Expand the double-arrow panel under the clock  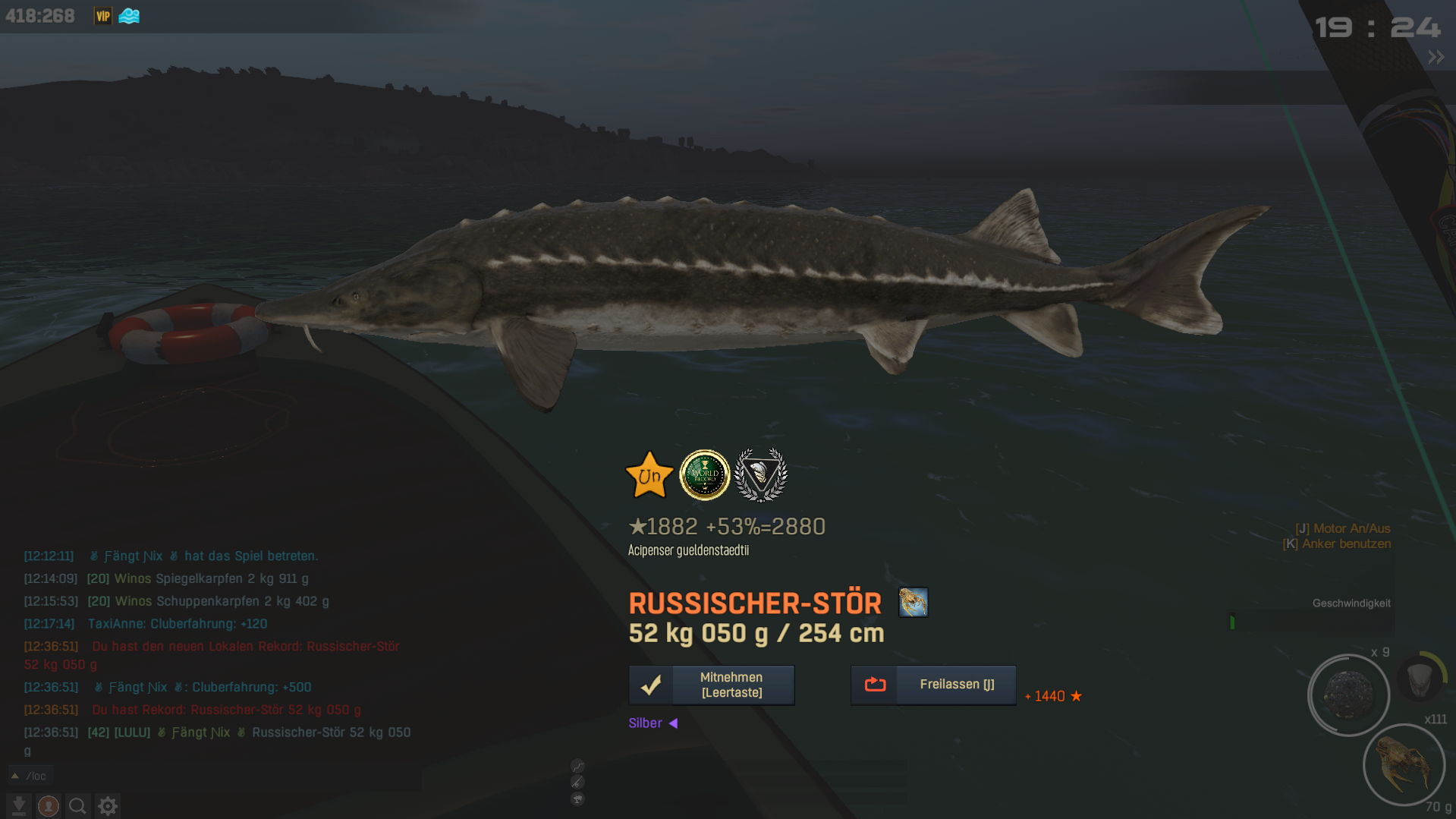point(1436,58)
